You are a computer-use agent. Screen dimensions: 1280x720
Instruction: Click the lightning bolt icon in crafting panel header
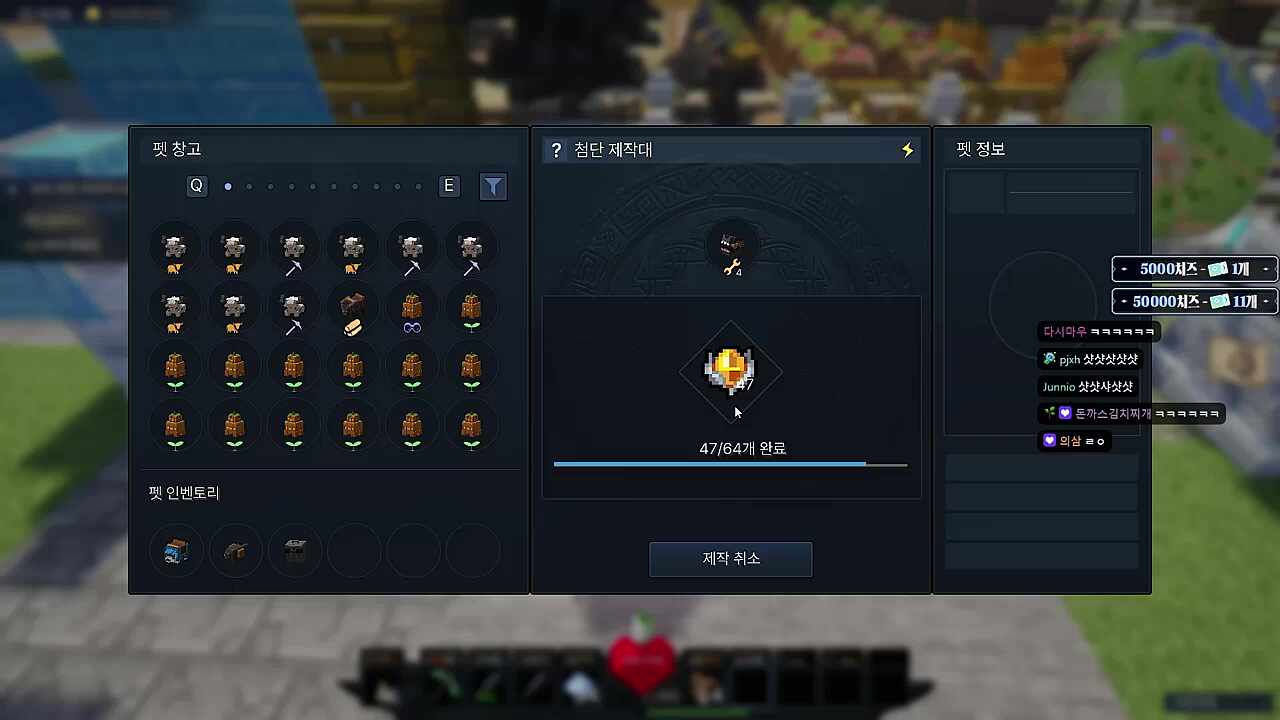coord(906,149)
